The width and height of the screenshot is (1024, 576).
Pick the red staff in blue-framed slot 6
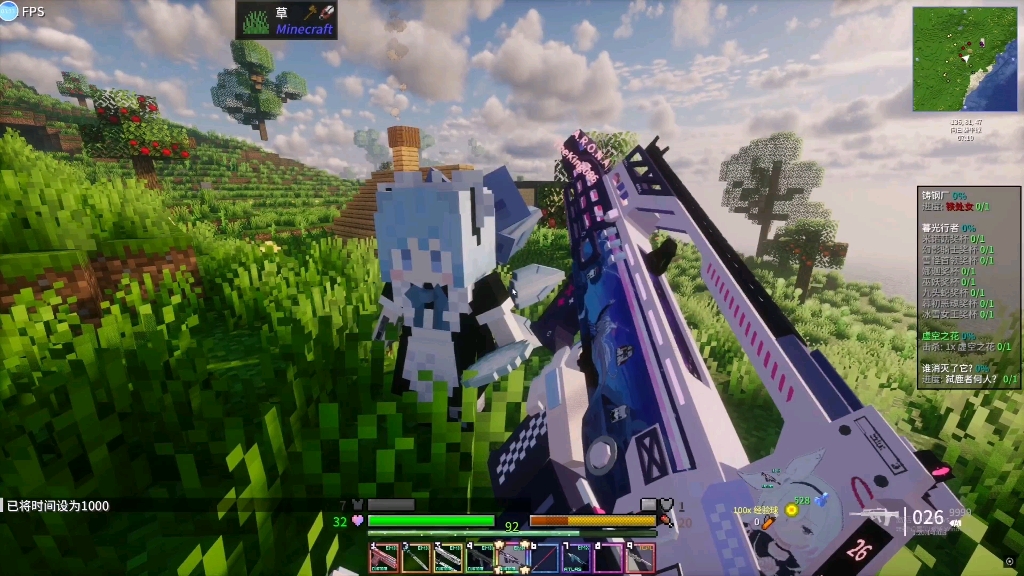[544, 558]
